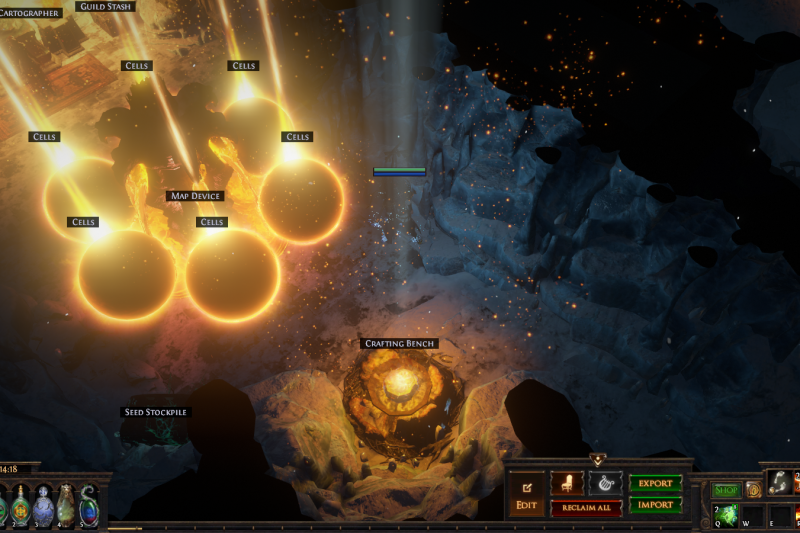Use the pale blue flask in slot 3
The width and height of the screenshot is (800, 533).
(x=43, y=505)
